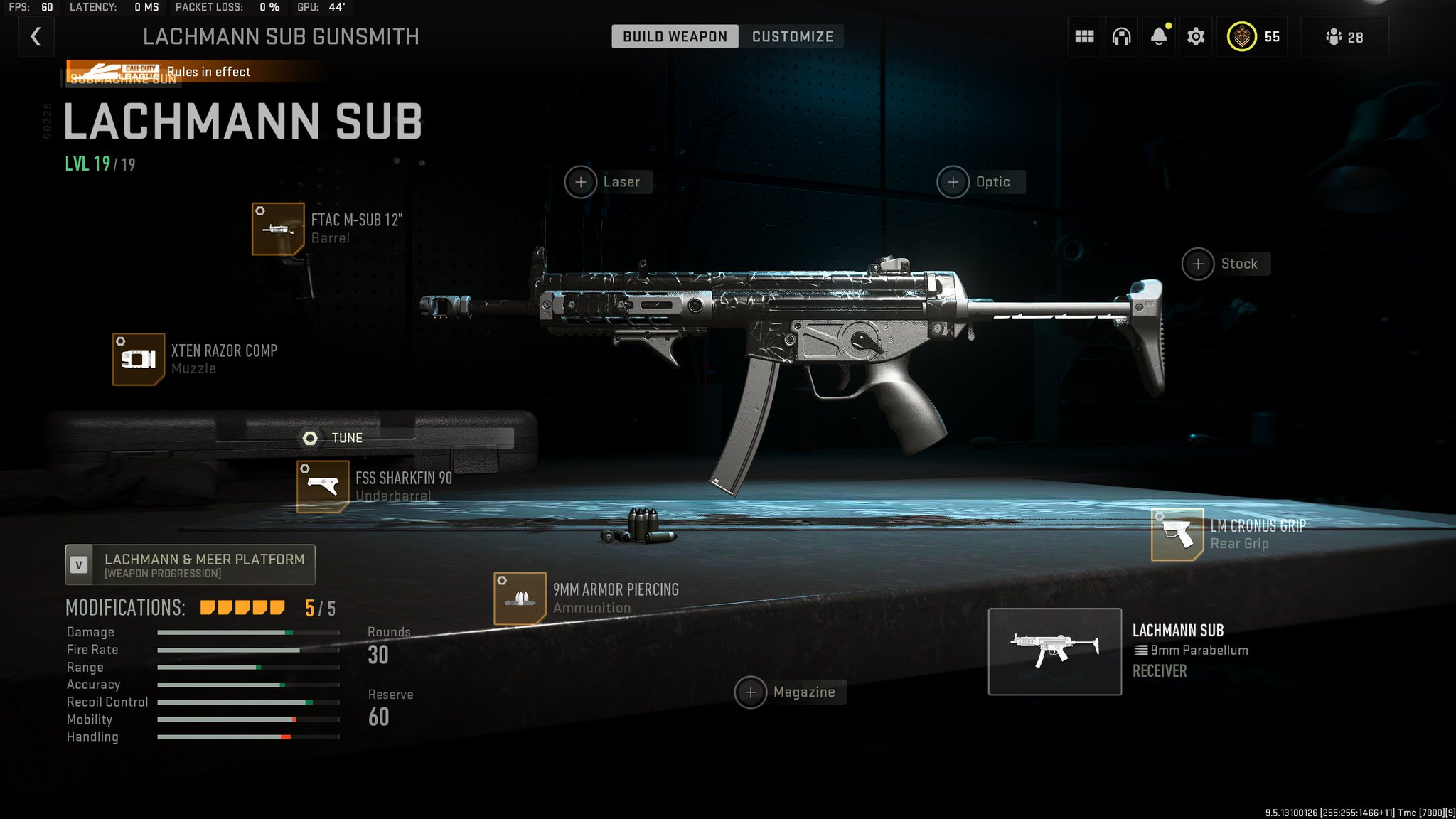Show notifications via the bell icon

pyautogui.click(x=1159, y=36)
